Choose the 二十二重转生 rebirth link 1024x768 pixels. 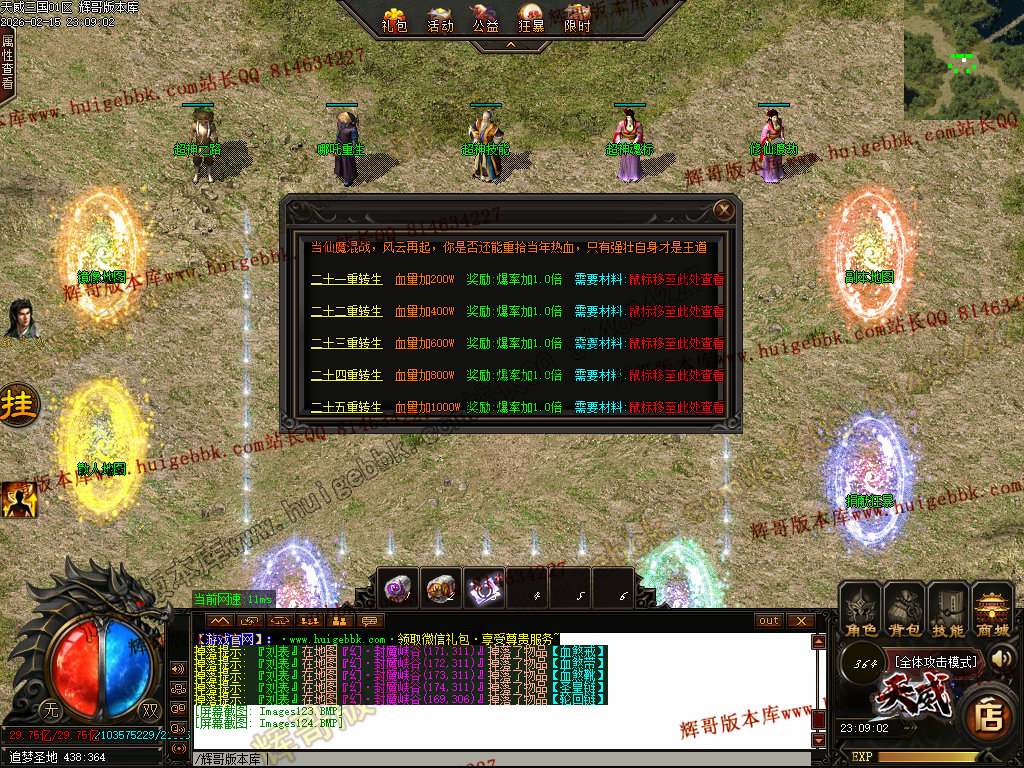tap(346, 312)
